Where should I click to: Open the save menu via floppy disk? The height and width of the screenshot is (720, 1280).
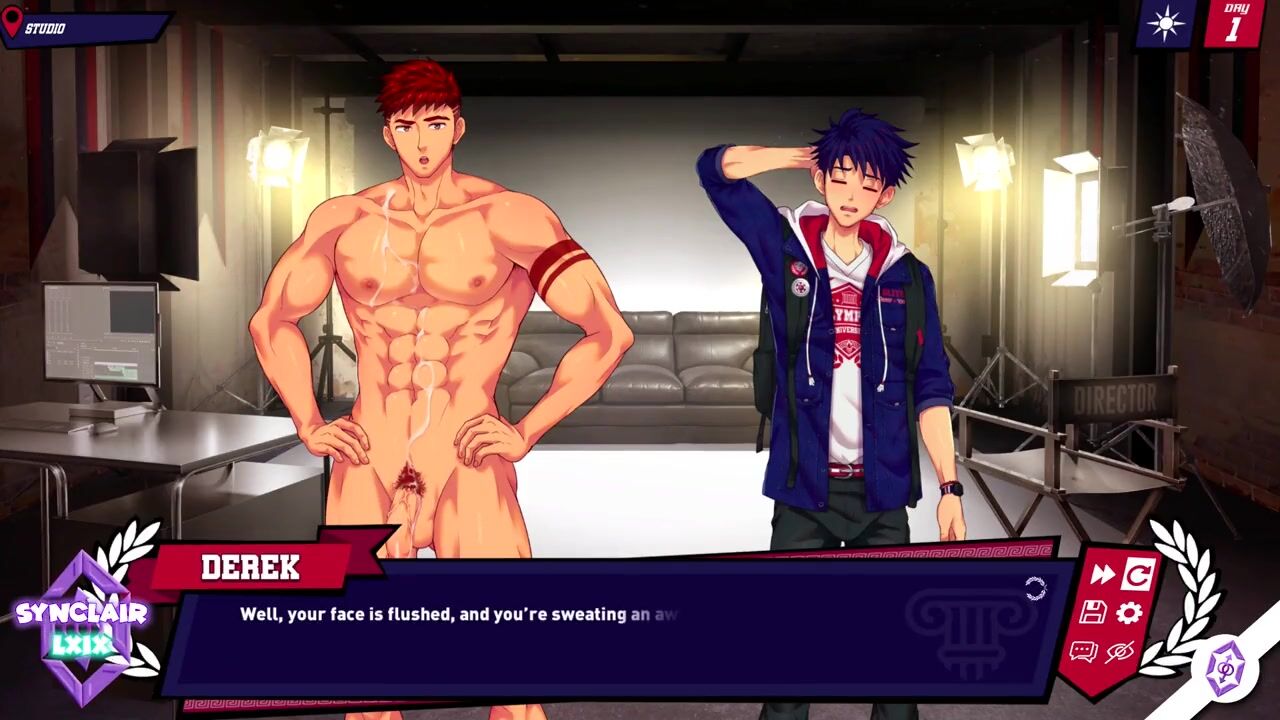click(1092, 613)
